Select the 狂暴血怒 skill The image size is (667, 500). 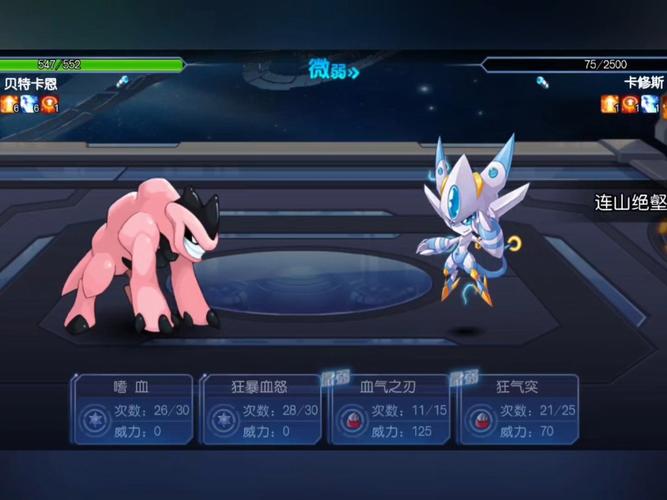point(260,409)
